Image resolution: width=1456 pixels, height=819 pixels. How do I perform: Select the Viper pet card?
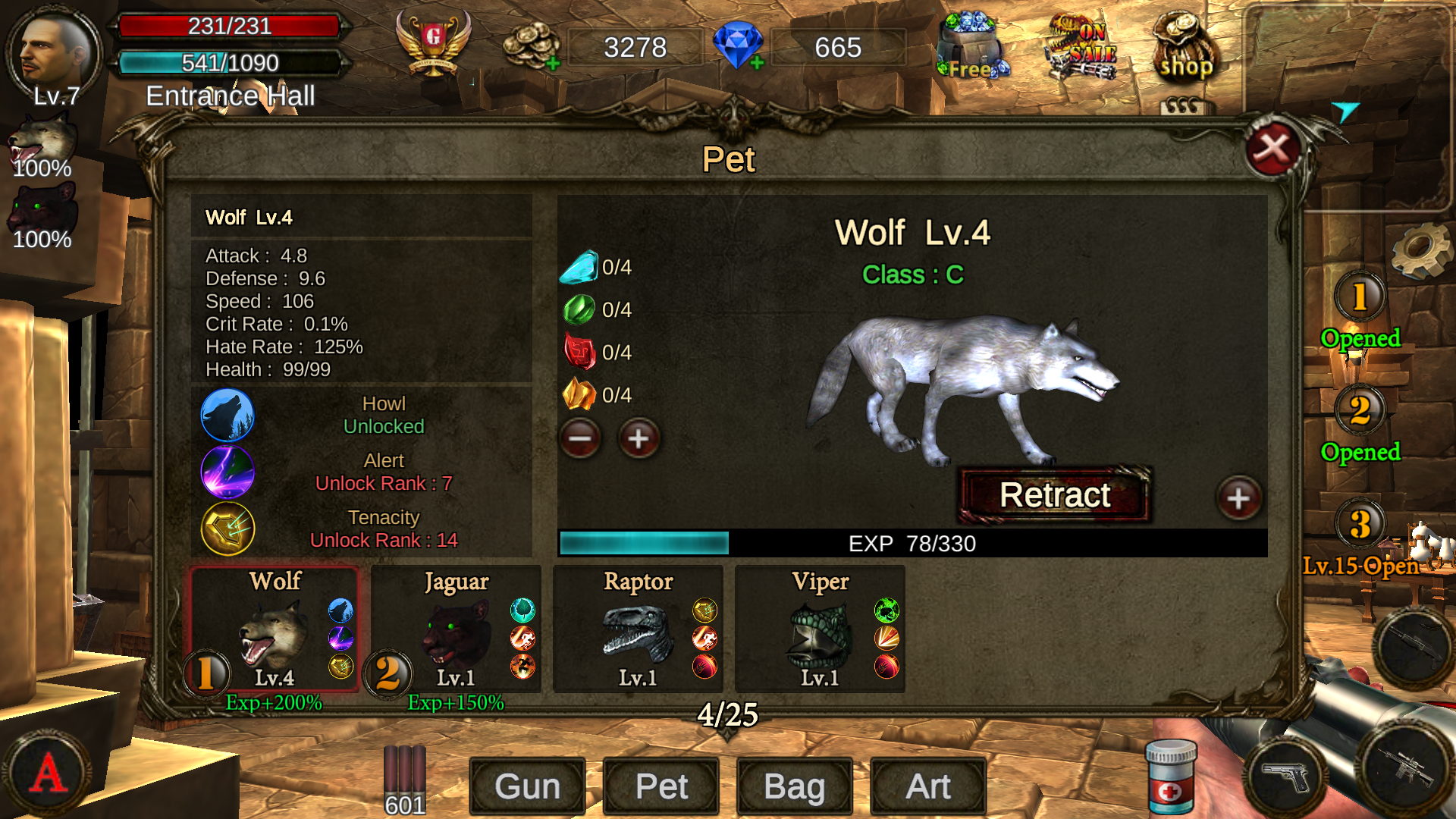point(819,629)
